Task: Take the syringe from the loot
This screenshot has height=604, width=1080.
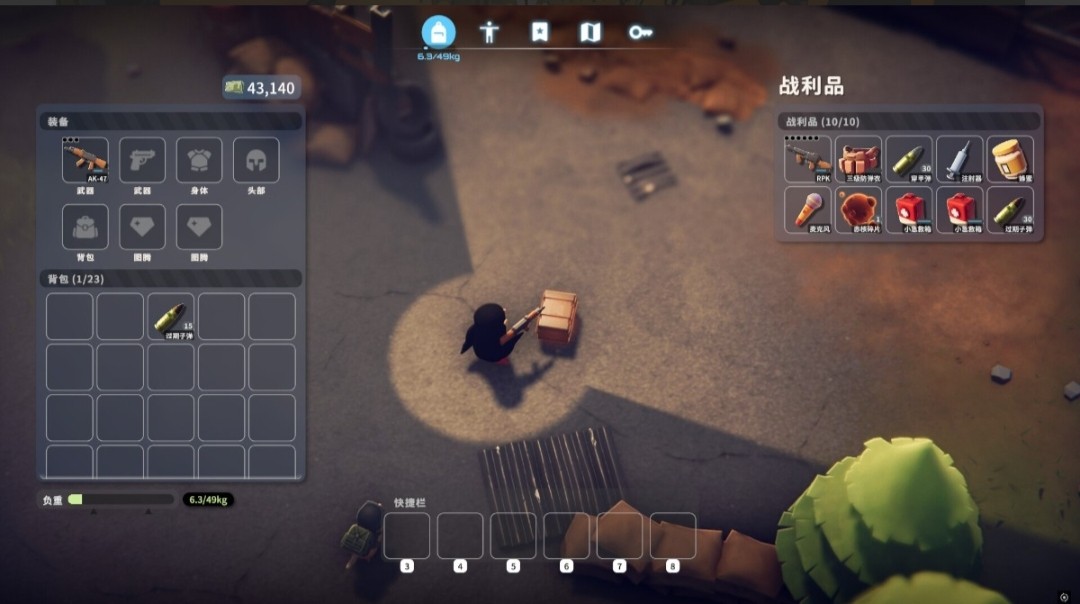Action: coord(960,159)
